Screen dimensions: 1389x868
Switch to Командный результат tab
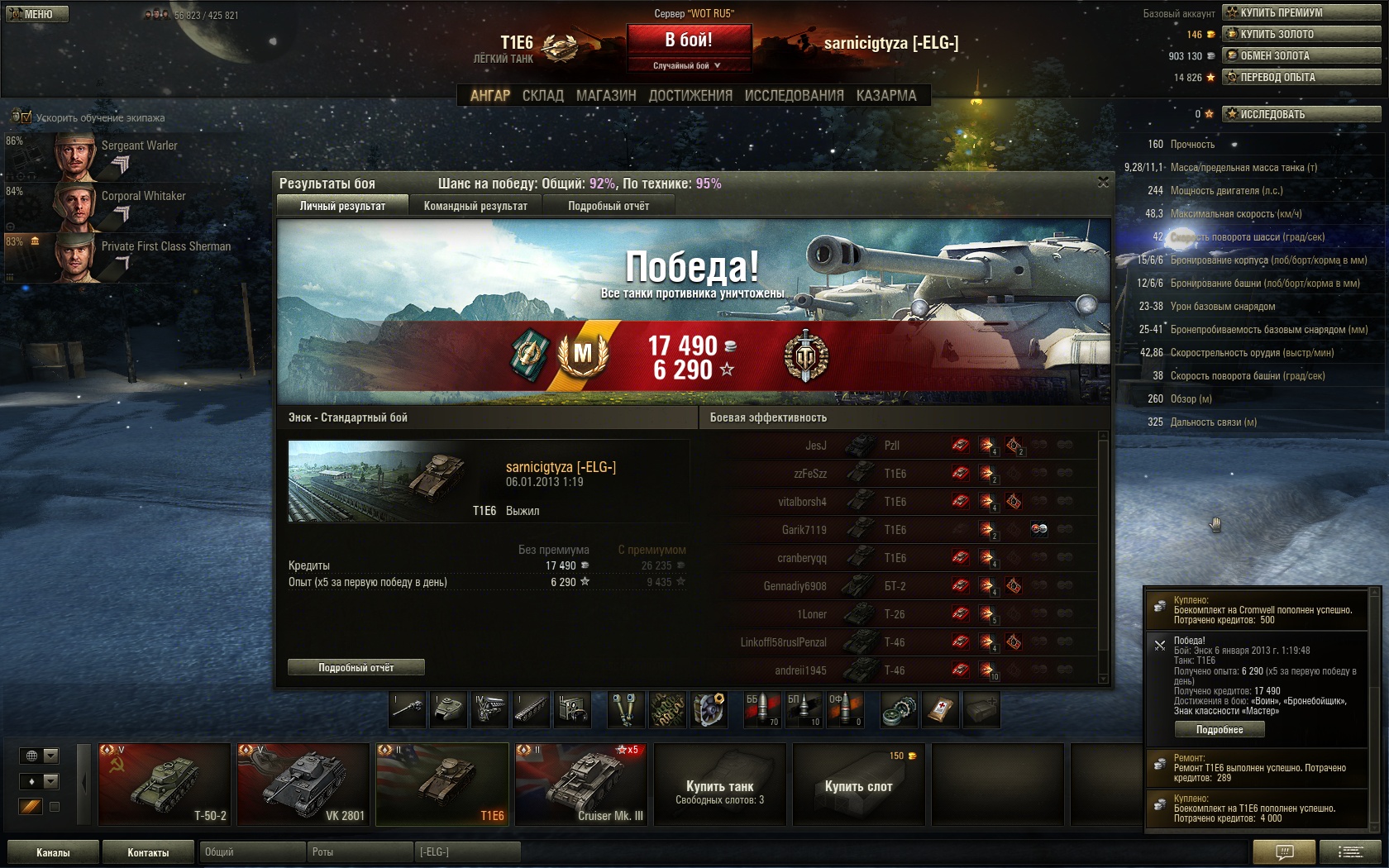tap(475, 206)
